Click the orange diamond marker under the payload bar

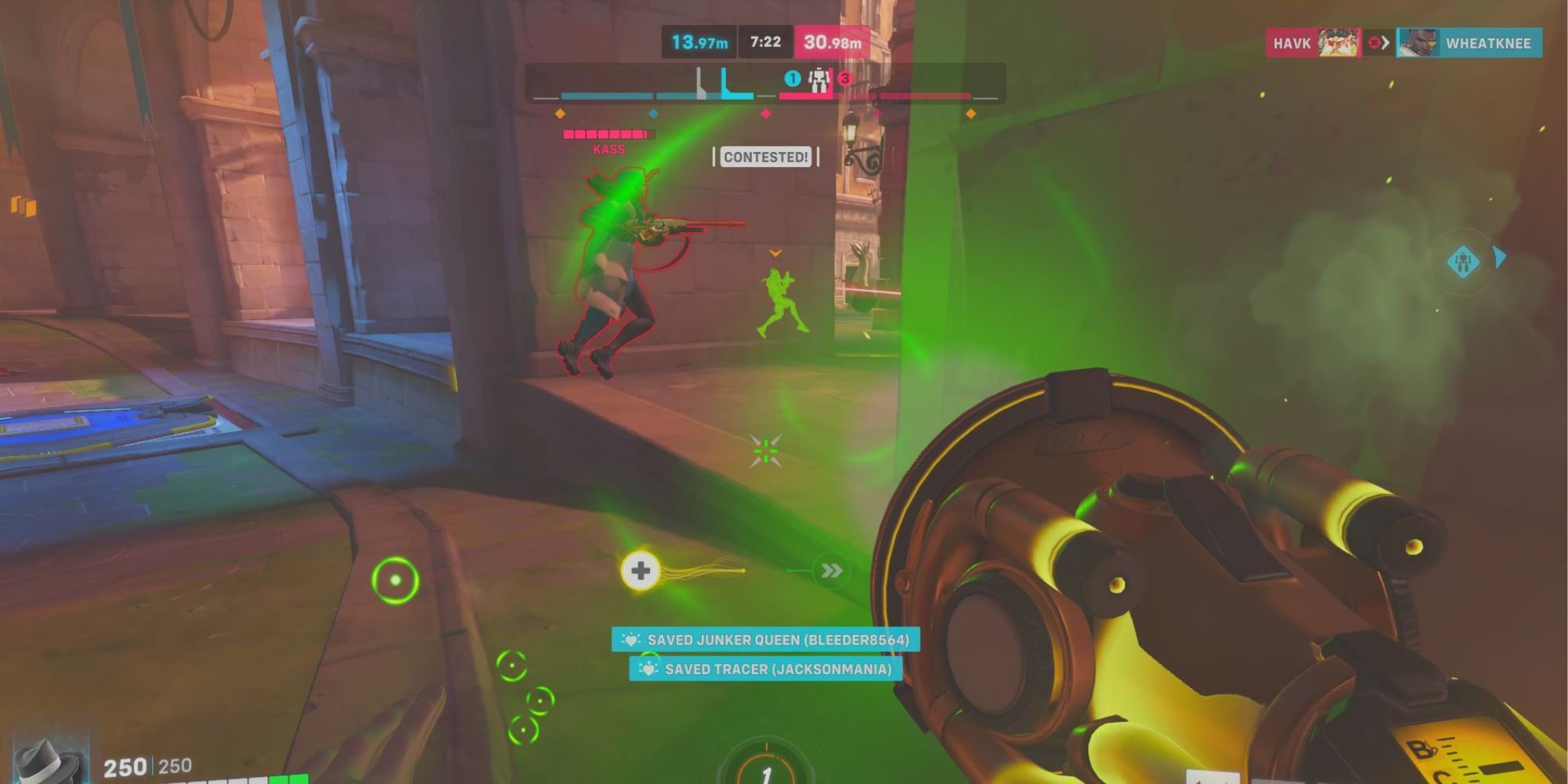(559, 114)
